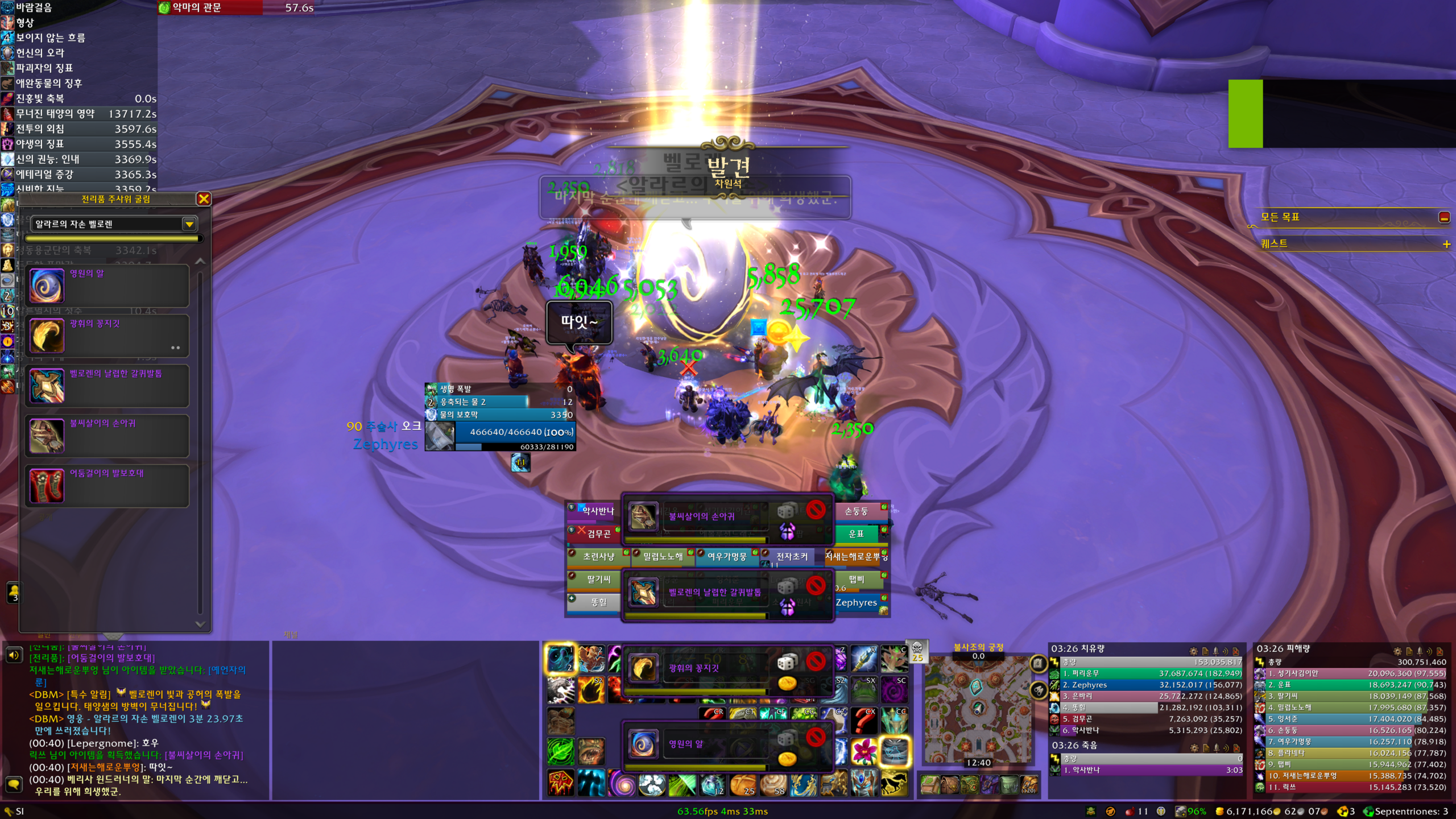The image size is (1456, 819).
Task: Roll need dice for 광휘의 꽁지깃
Action: (787, 661)
